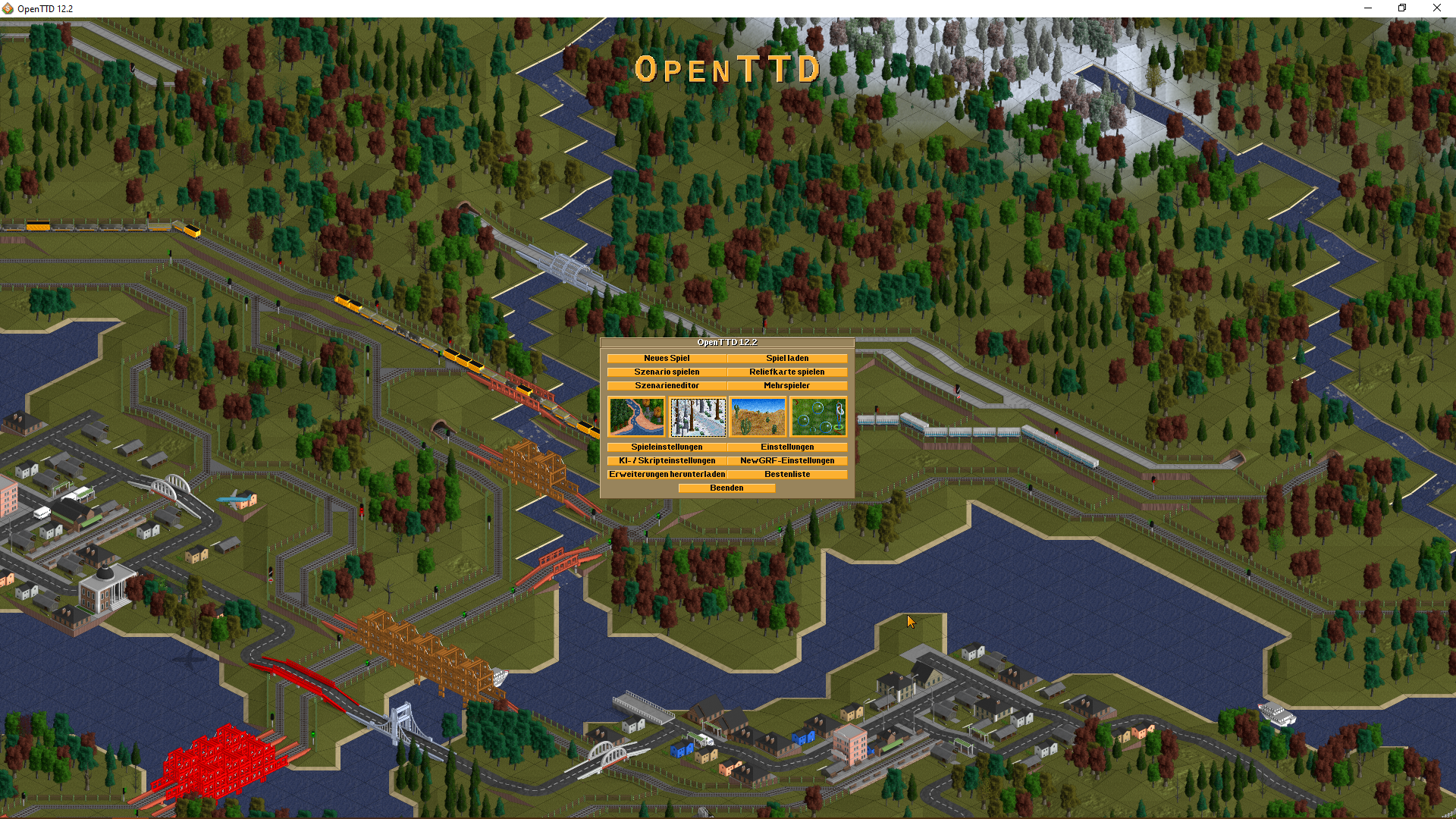Open KI- / Skripteinstellungen
This screenshot has height=819, width=1456.
(x=667, y=460)
